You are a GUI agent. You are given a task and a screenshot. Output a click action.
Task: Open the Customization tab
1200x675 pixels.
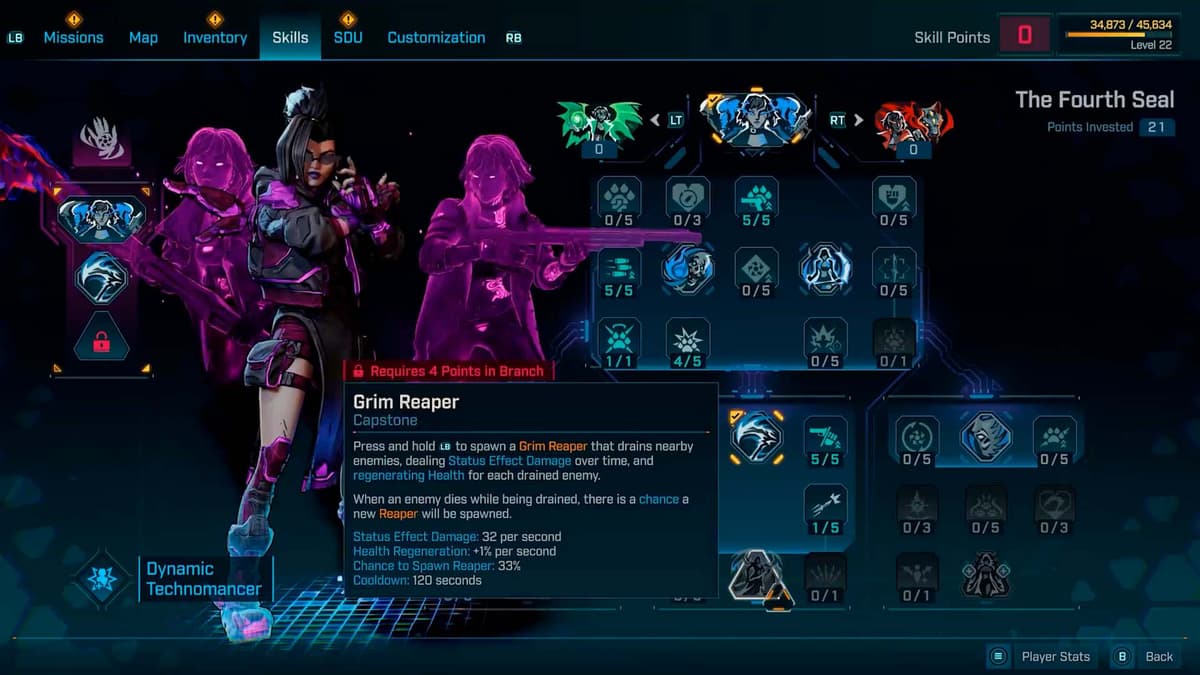point(436,38)
